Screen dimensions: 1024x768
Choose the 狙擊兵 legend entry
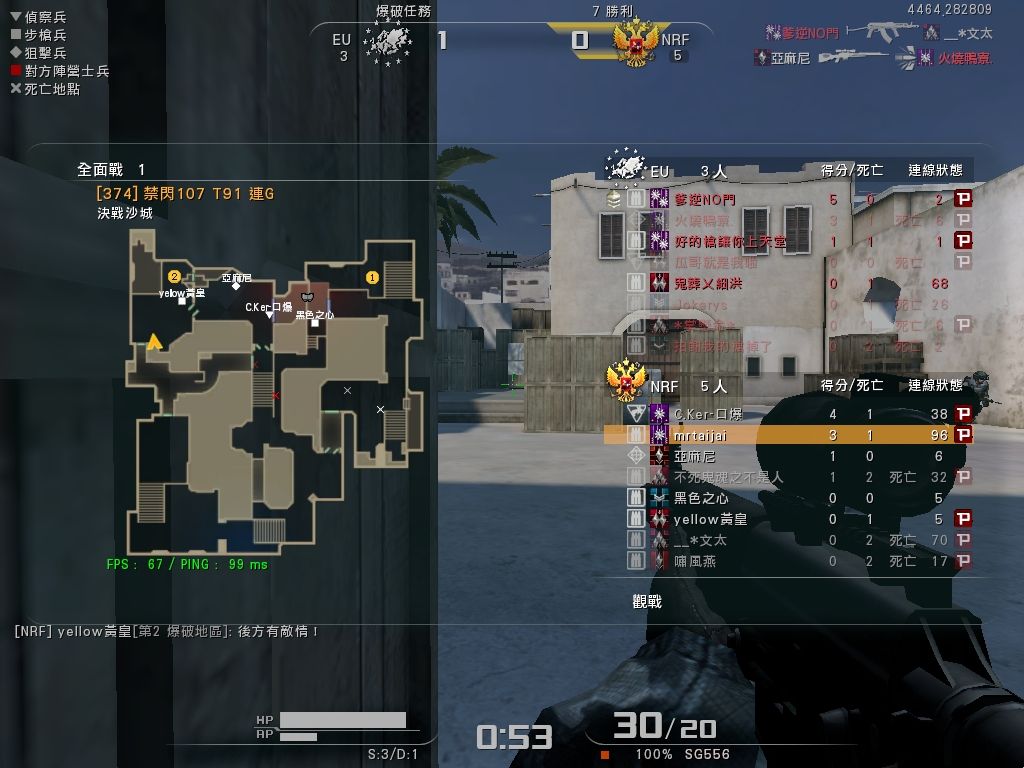tap(38, 53)
